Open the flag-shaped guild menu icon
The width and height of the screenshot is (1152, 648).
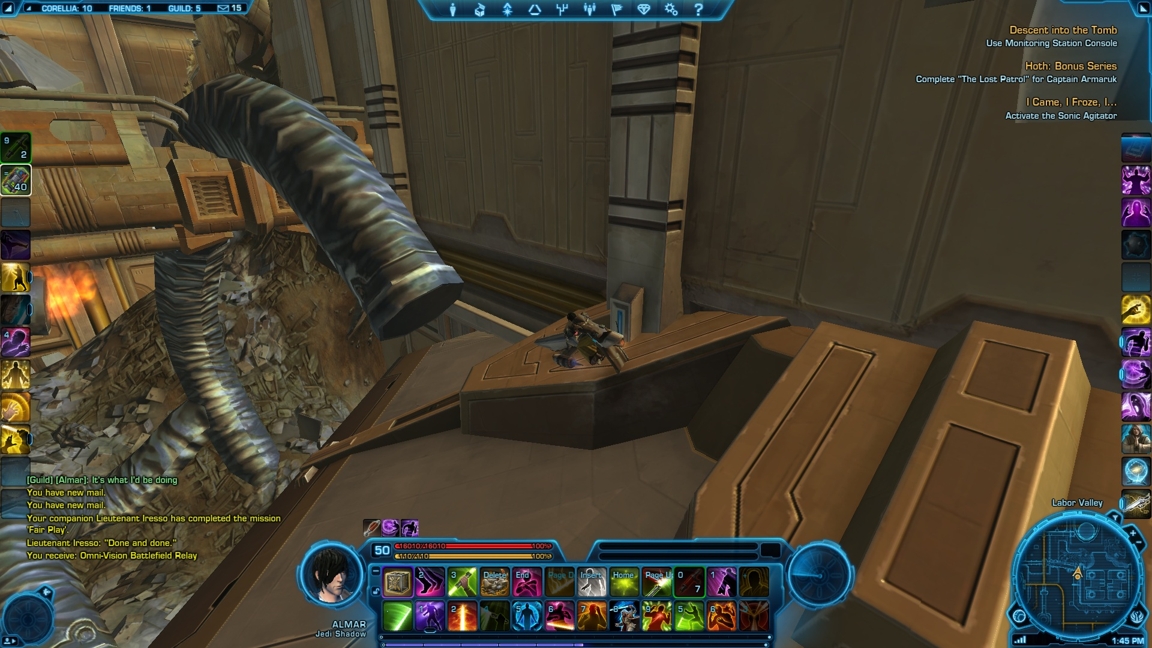(616, 10)
